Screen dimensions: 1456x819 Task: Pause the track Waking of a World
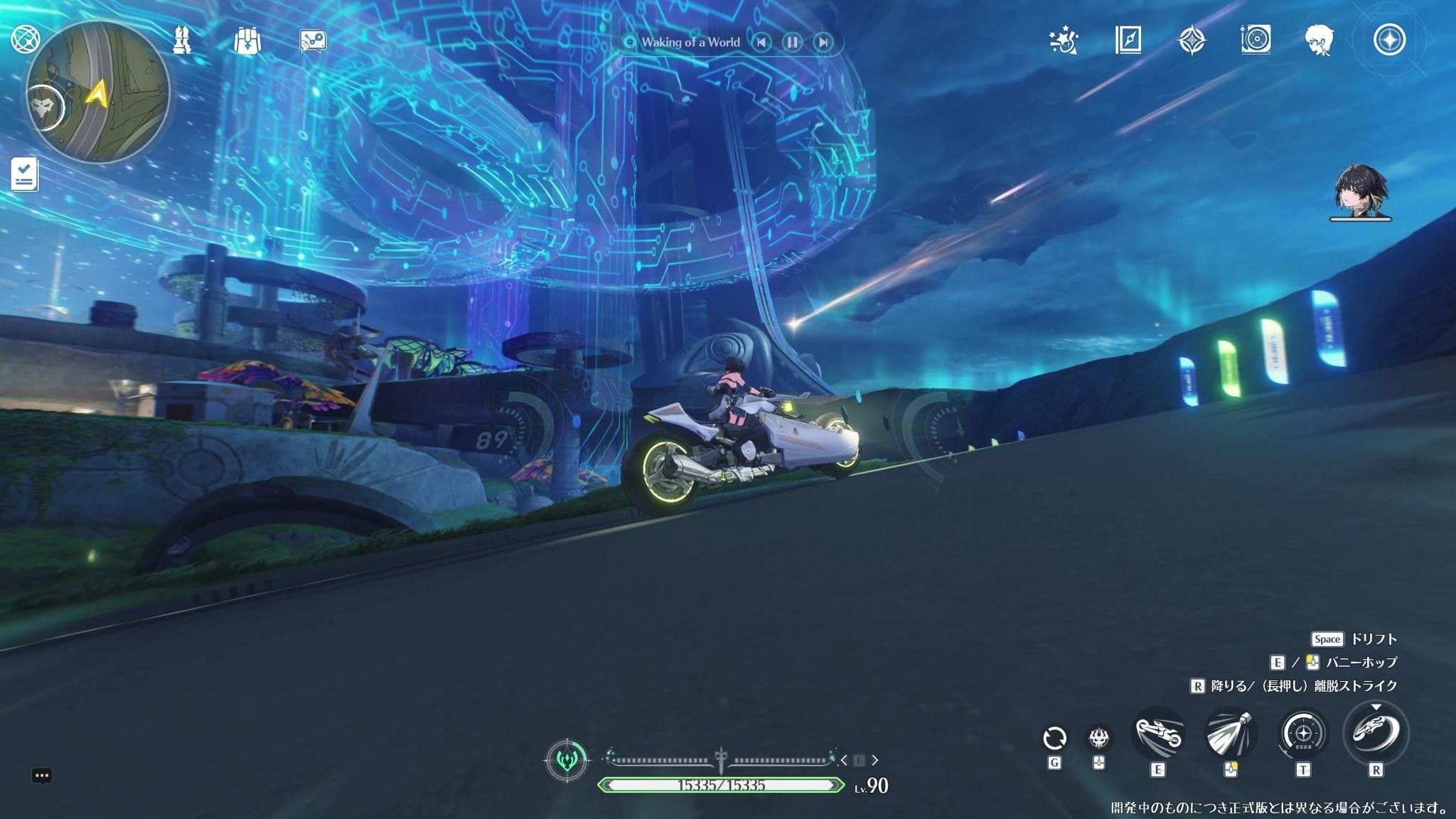(x=792, y=43)
